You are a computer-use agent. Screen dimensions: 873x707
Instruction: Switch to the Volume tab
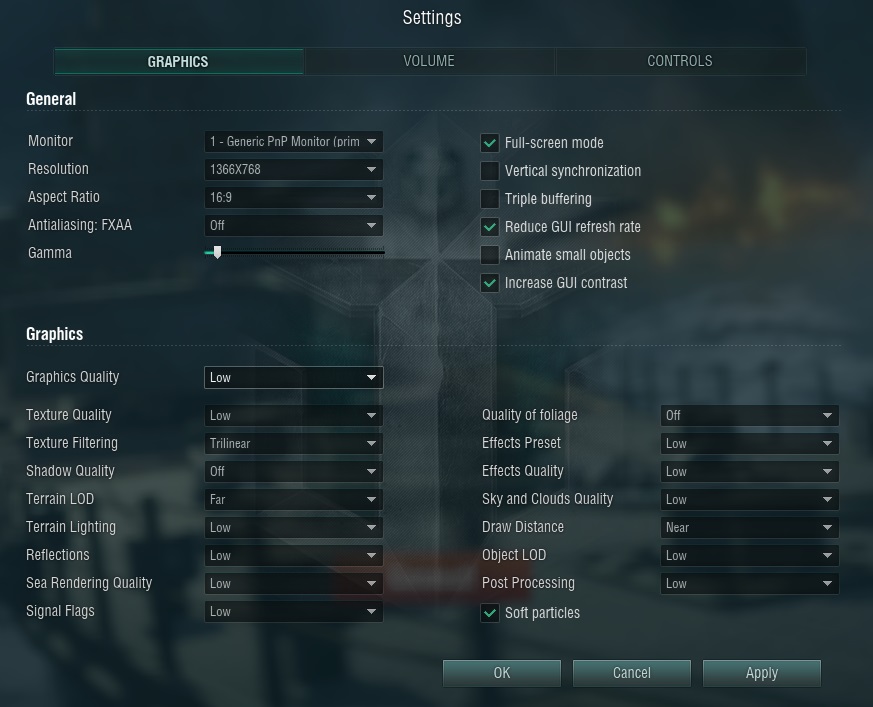tap(429, 61)
